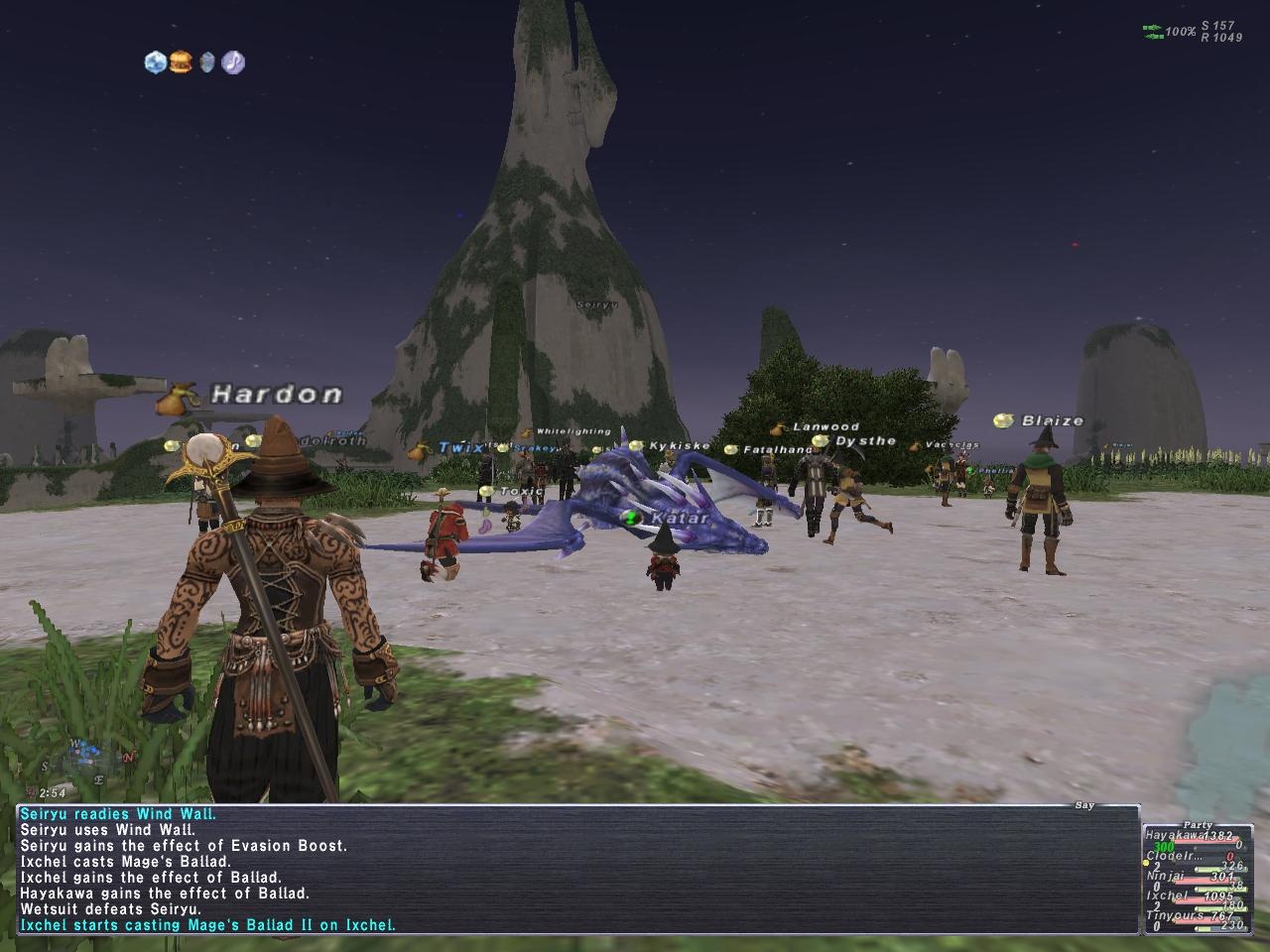
Task: Click the food burger status icon
Action: pos(181,62)
